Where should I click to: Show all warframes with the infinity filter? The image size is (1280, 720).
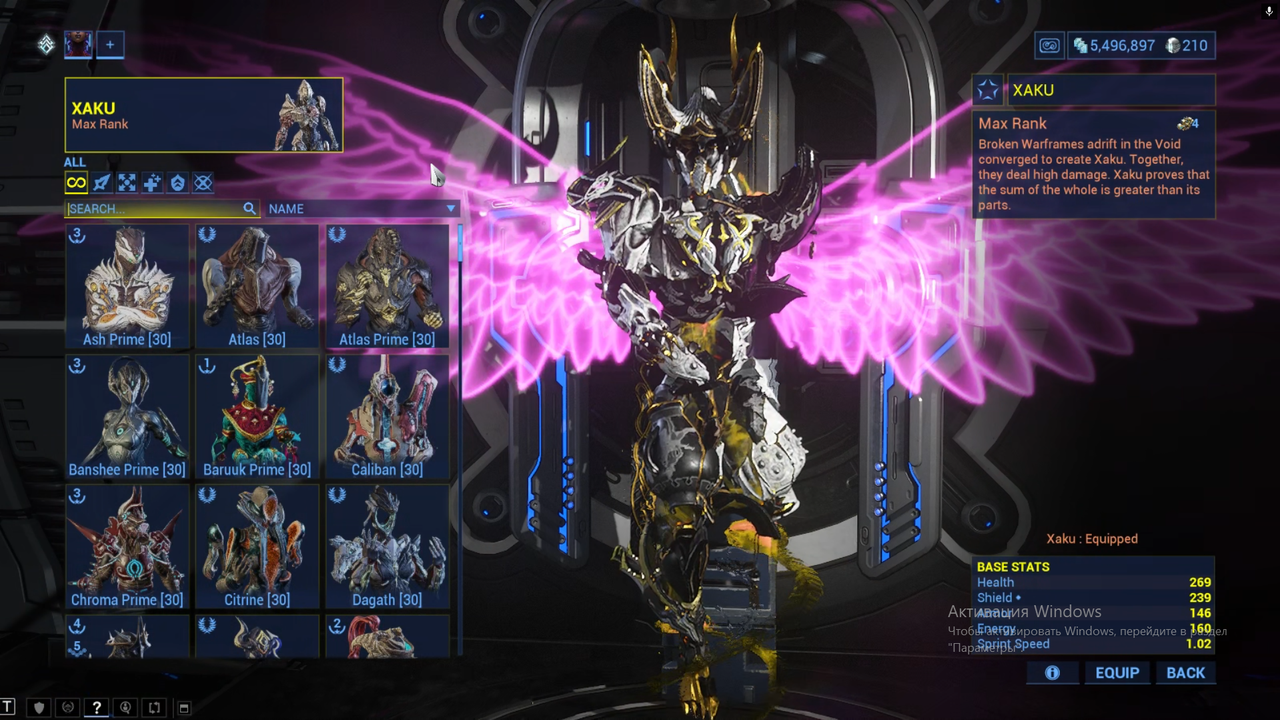[x=76, y=183]
